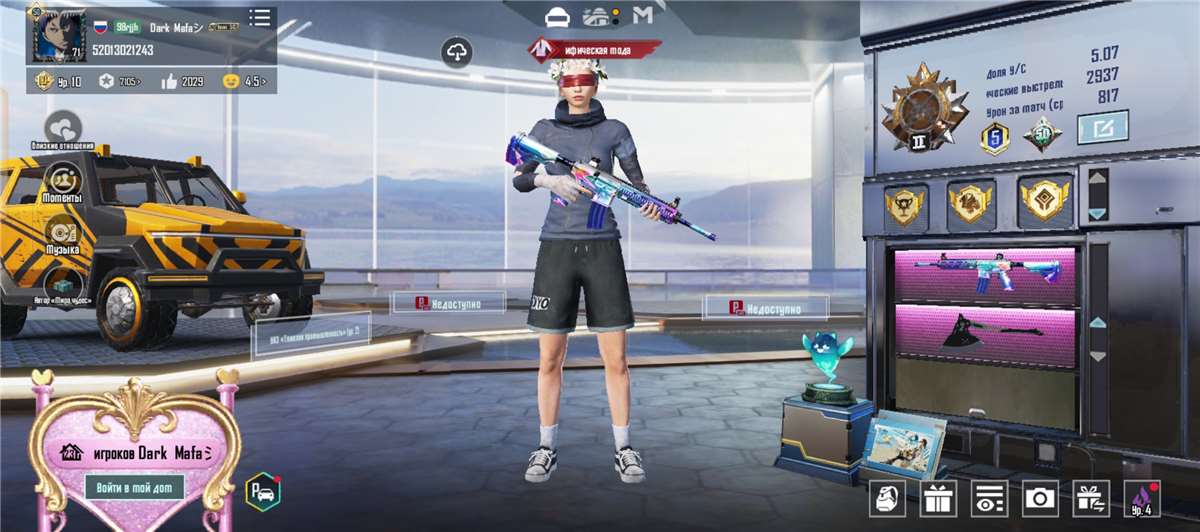Open the profile list menu icon
Viewport: 1200px width, 532px height.
260,18
